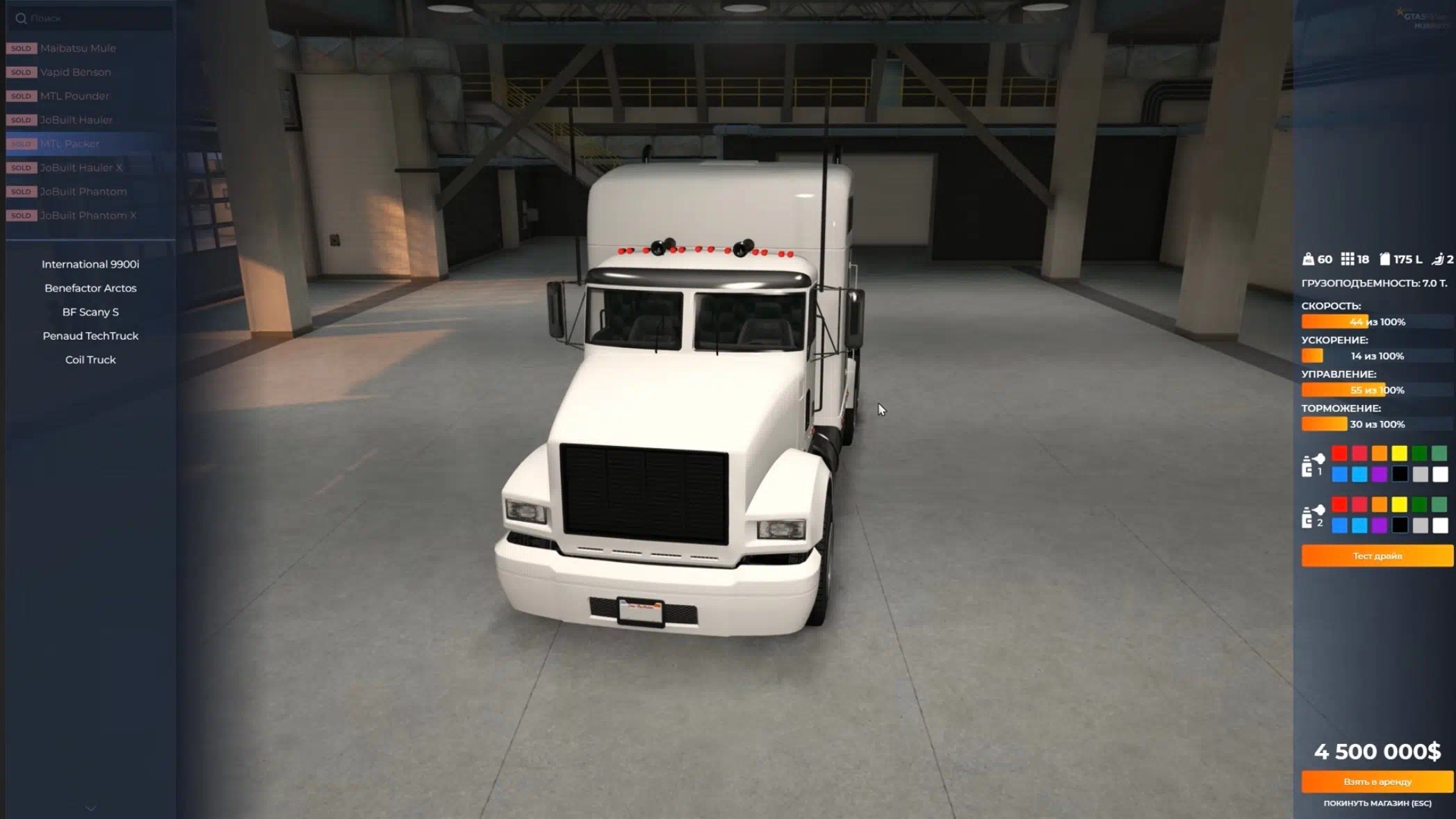
Task: Expand the list with the bottom arrow
Action: [90, 808]
